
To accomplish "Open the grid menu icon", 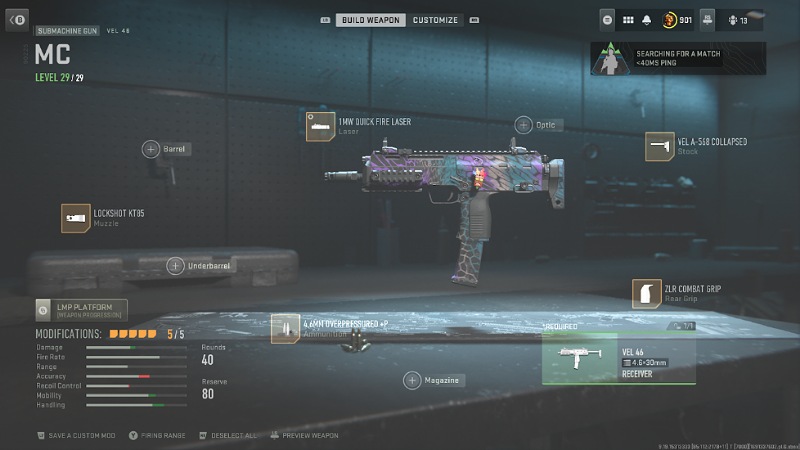I will [x=628, y=19].
